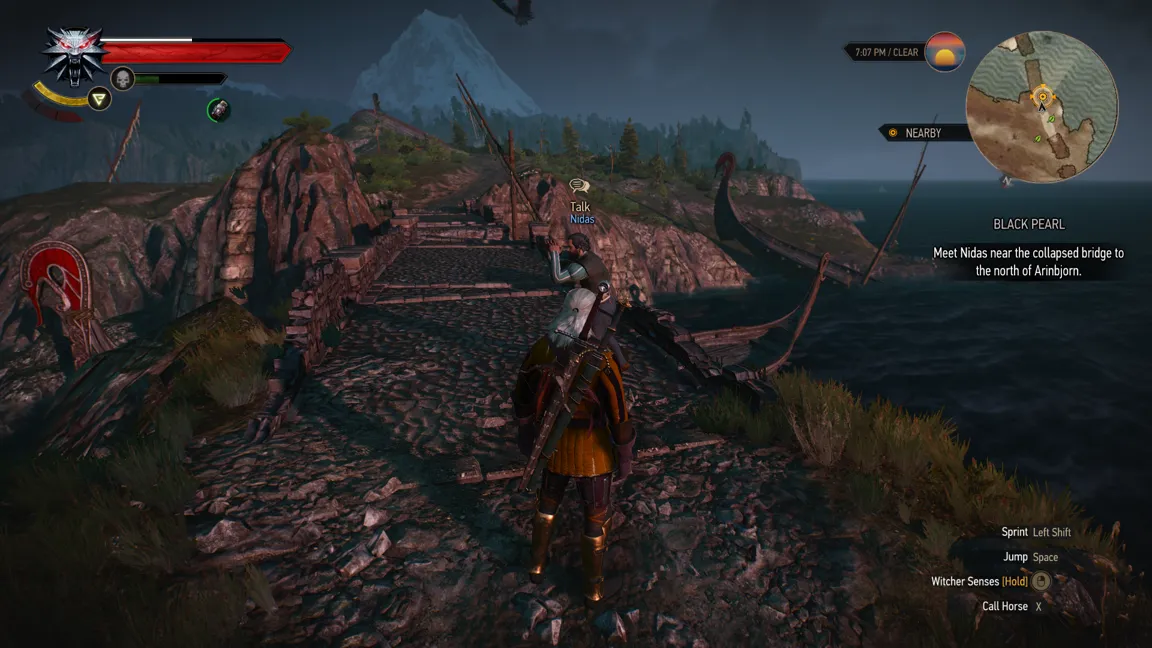1152x648 pixels.
Task: Click the sunset weather icon
Action: click(x=944, y=52)
